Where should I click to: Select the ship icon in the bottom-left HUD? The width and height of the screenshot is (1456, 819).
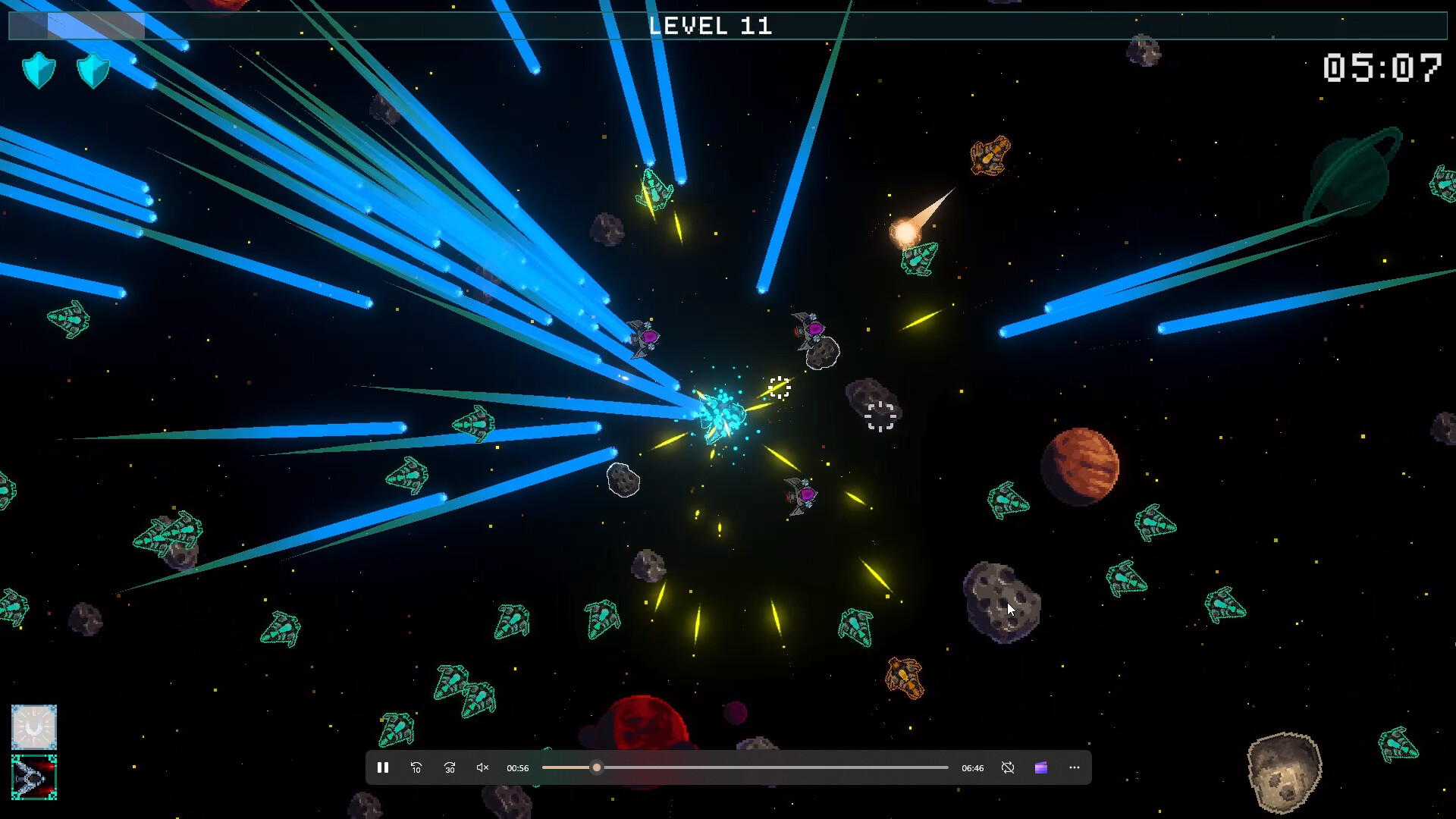(33, 776)
